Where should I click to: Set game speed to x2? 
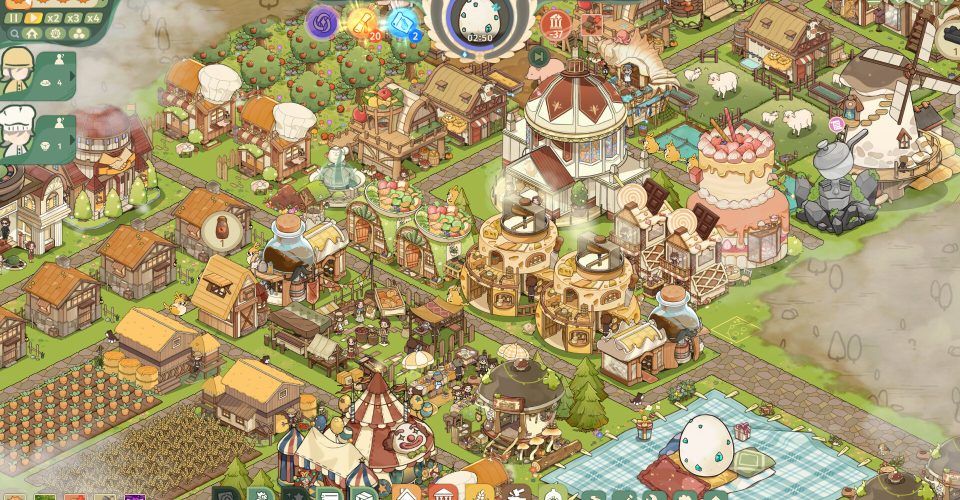coord(54,18)
